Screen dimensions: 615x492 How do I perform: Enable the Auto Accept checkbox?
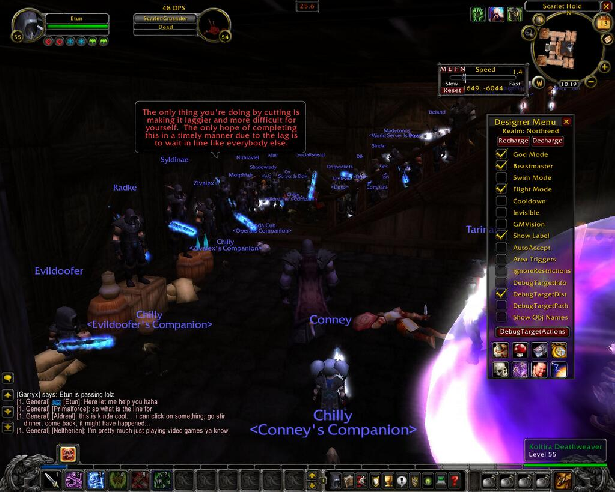(x=501, y=248)
